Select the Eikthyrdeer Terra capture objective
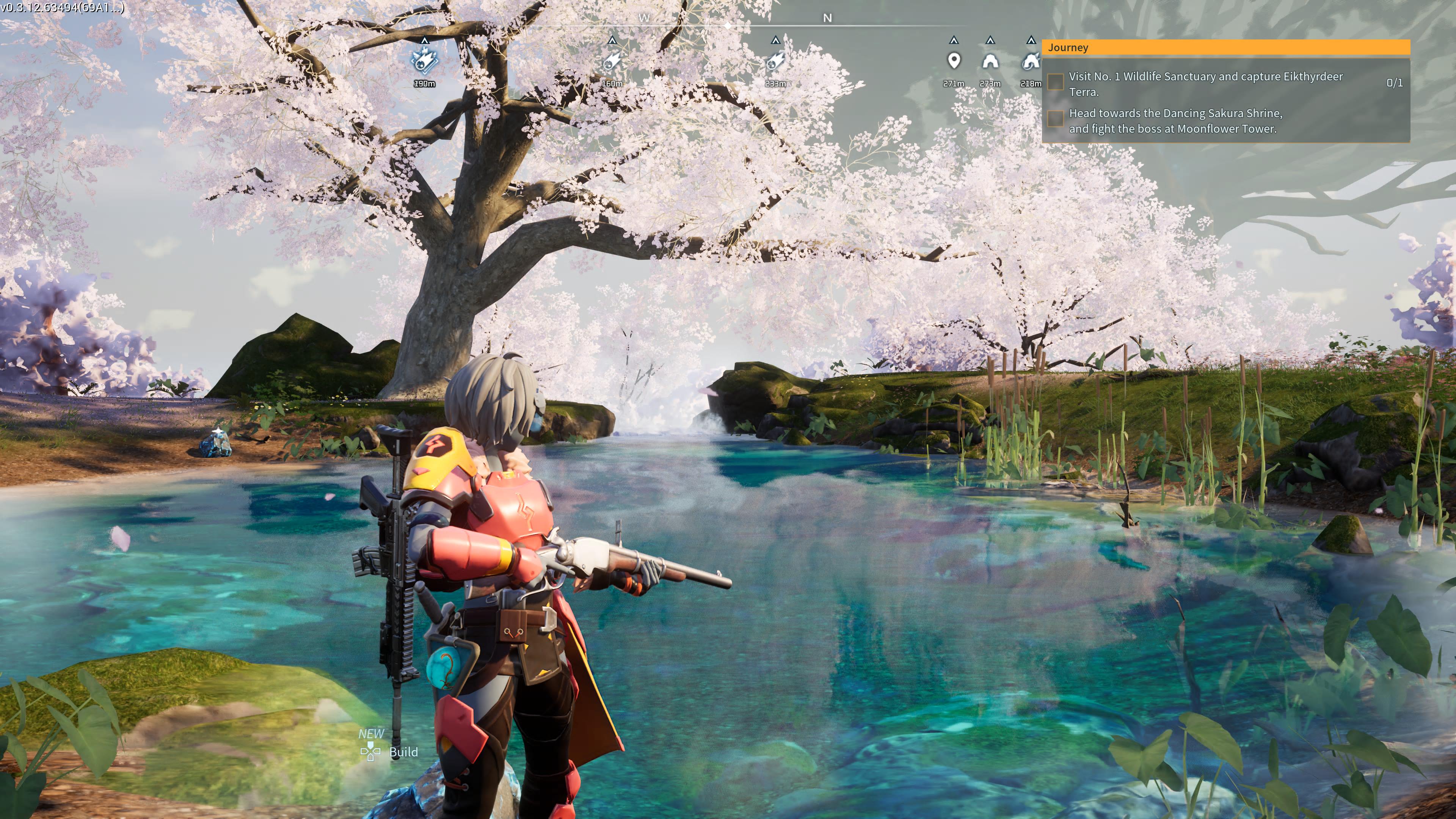1456x819 pixels. 1205,84
